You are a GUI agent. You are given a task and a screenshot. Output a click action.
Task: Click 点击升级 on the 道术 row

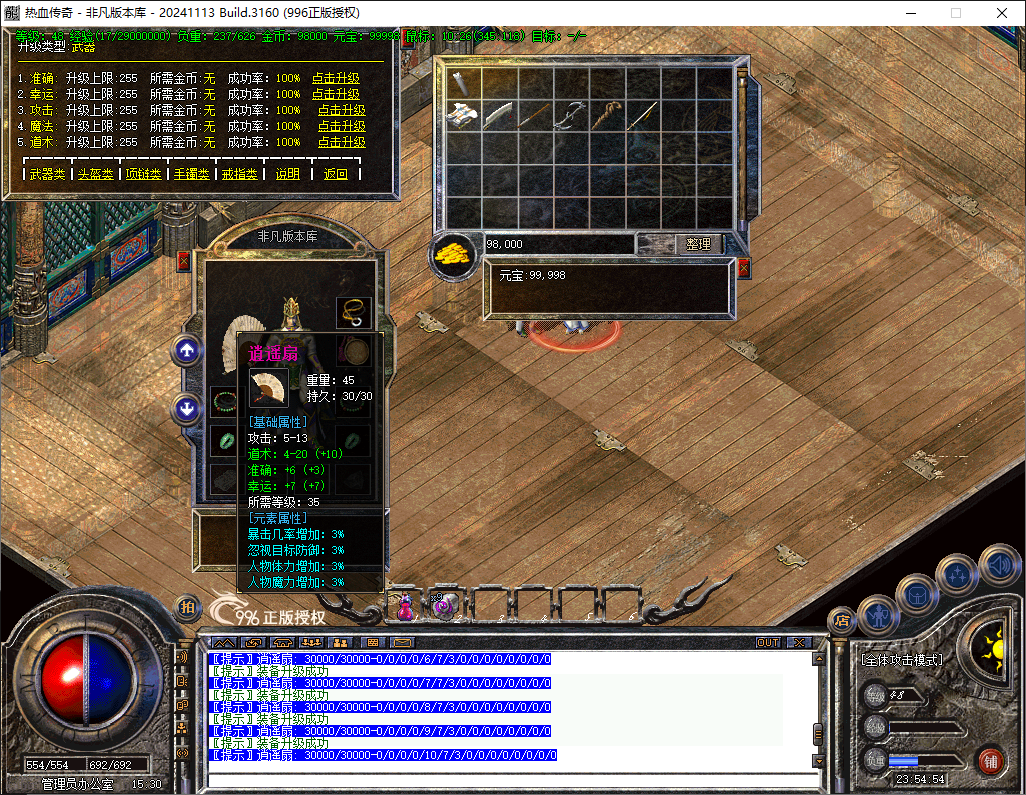[x=341, y=142]
